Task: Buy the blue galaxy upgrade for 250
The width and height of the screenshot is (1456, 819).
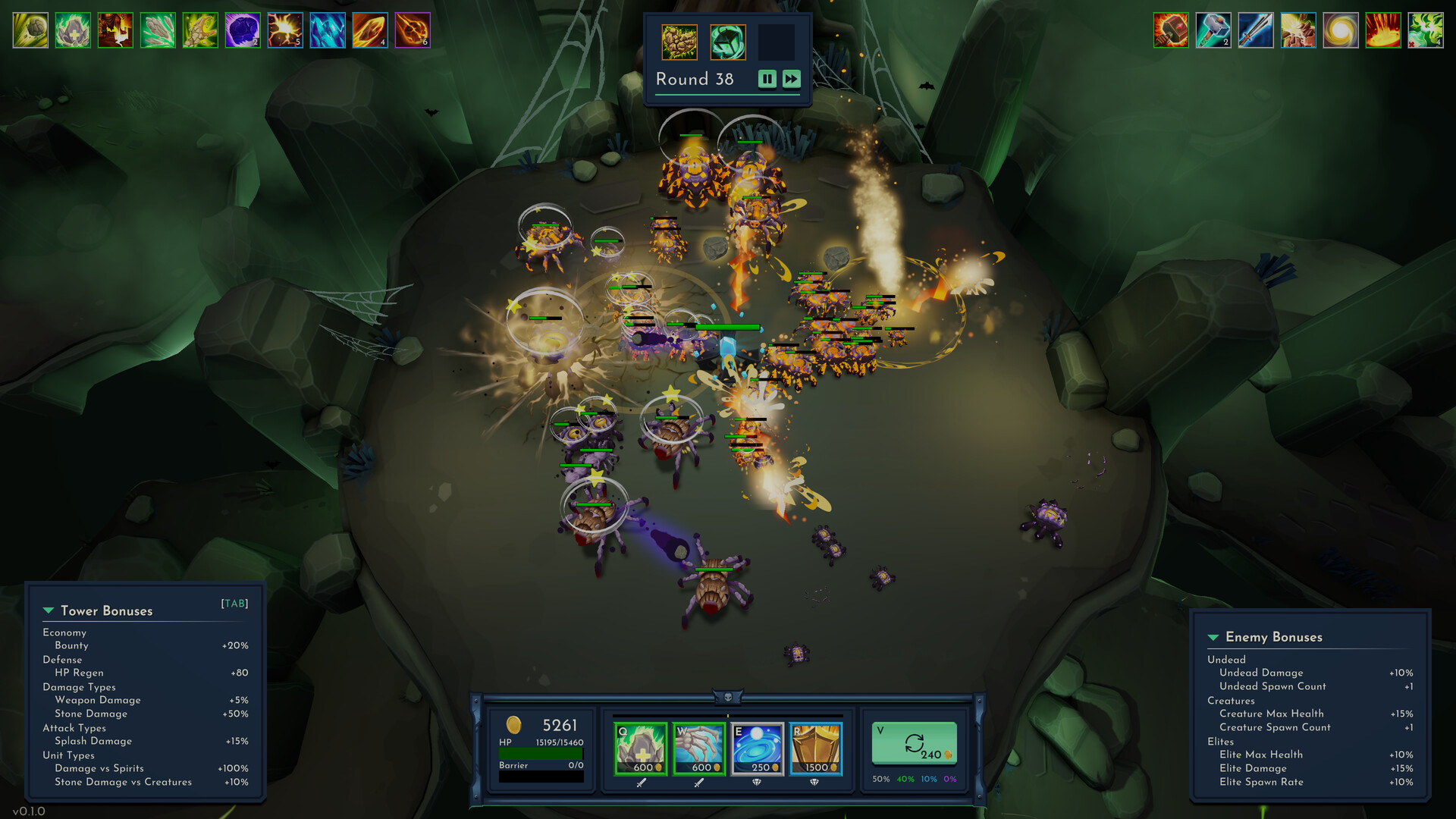Action: coord(757,748)
